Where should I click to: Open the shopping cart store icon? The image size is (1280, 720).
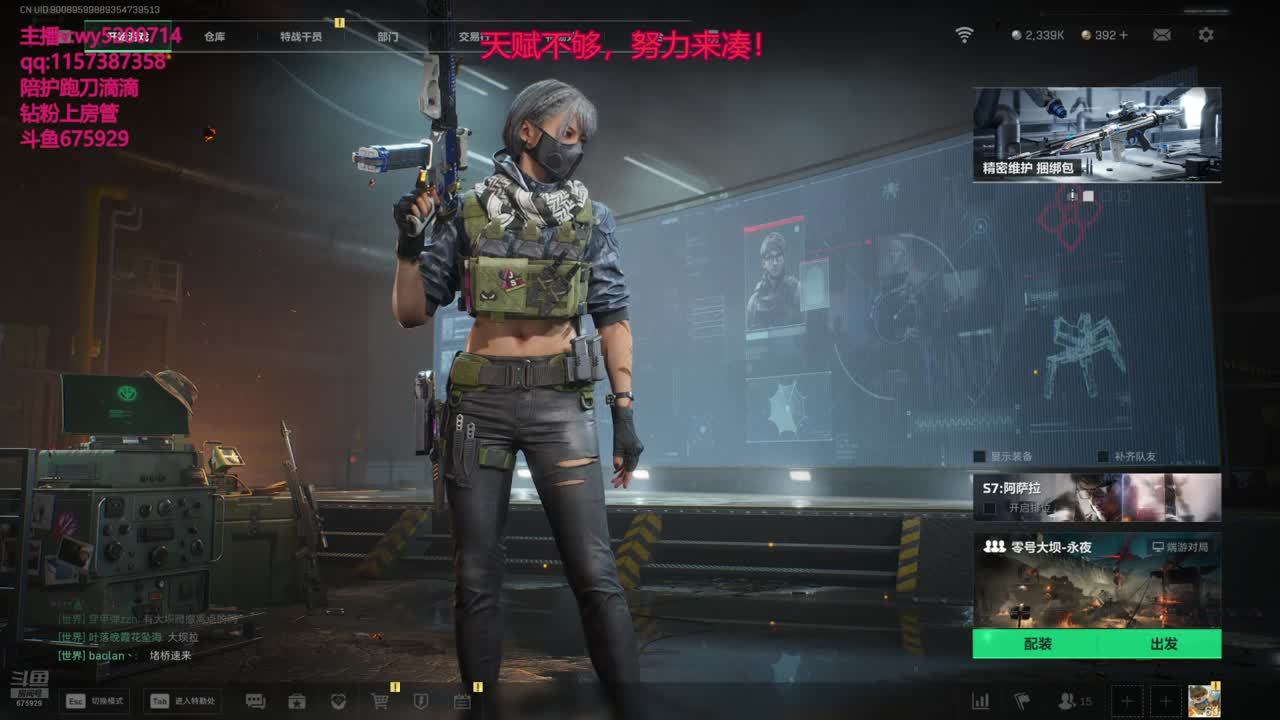click(x=380, y=701)
